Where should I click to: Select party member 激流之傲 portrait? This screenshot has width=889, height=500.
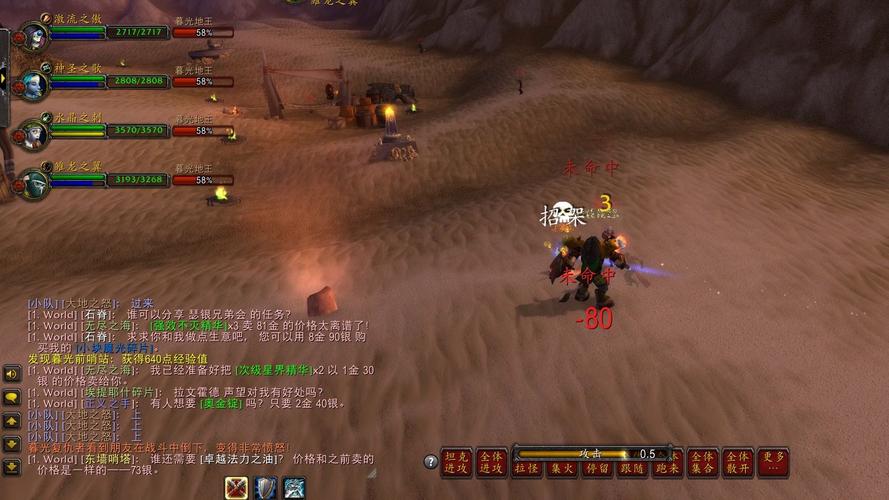click(x=33, y=34)
